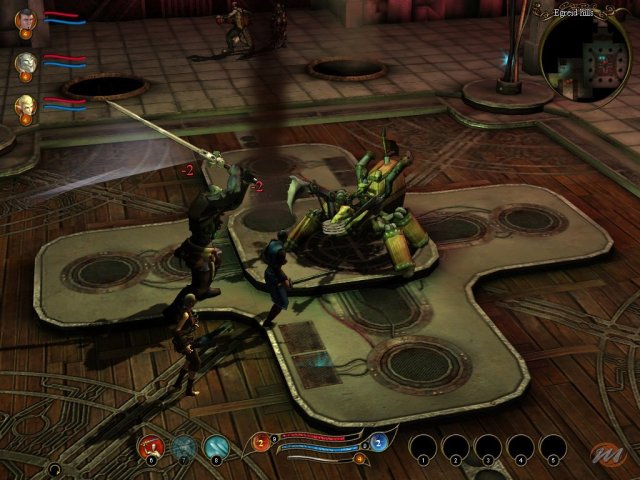Use the blue orb right of the bars
Viewport: 640px width, 480px height.
coord(379,443)
